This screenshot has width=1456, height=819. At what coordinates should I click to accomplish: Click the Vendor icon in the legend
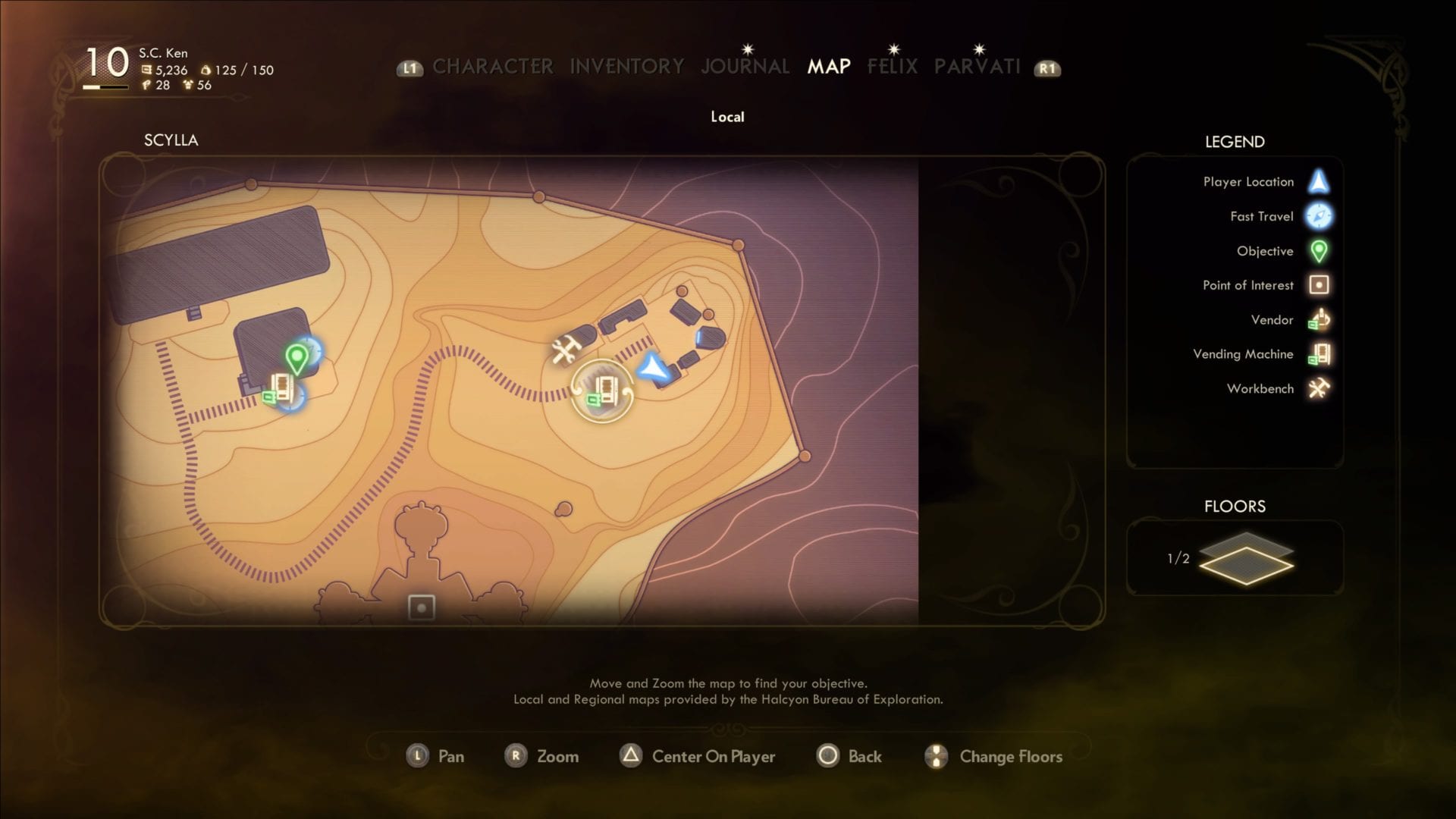(x=1319, y=319)
